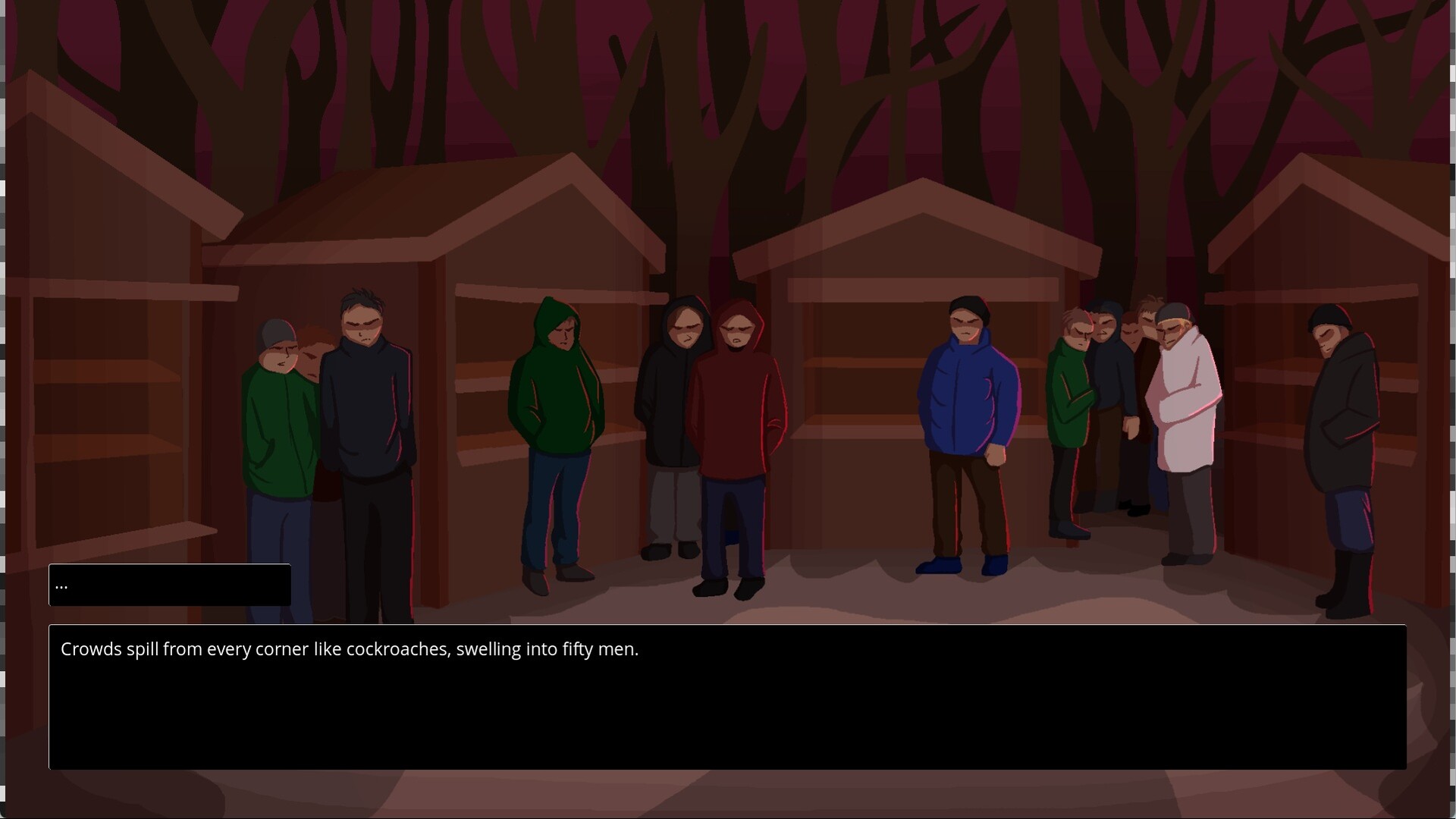Click the narration text about crowds spilling
Screen dimensions: 1456x819
[350, 649]
